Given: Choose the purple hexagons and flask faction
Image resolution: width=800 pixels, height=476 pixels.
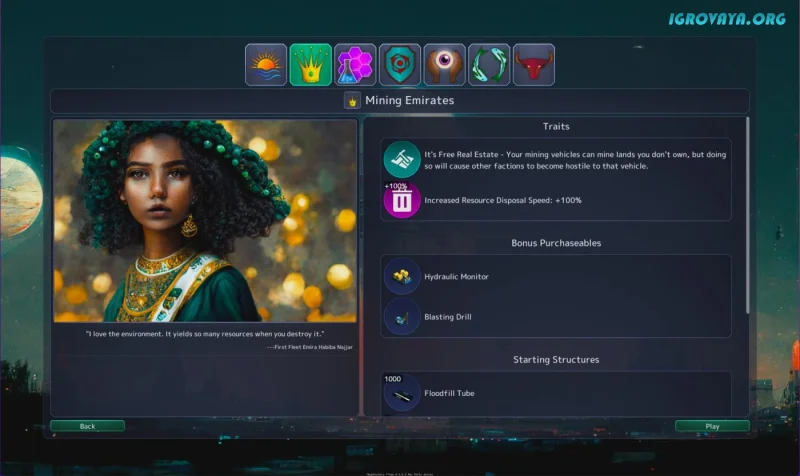Looking at the screenshot, I should (x=356, y=65).
